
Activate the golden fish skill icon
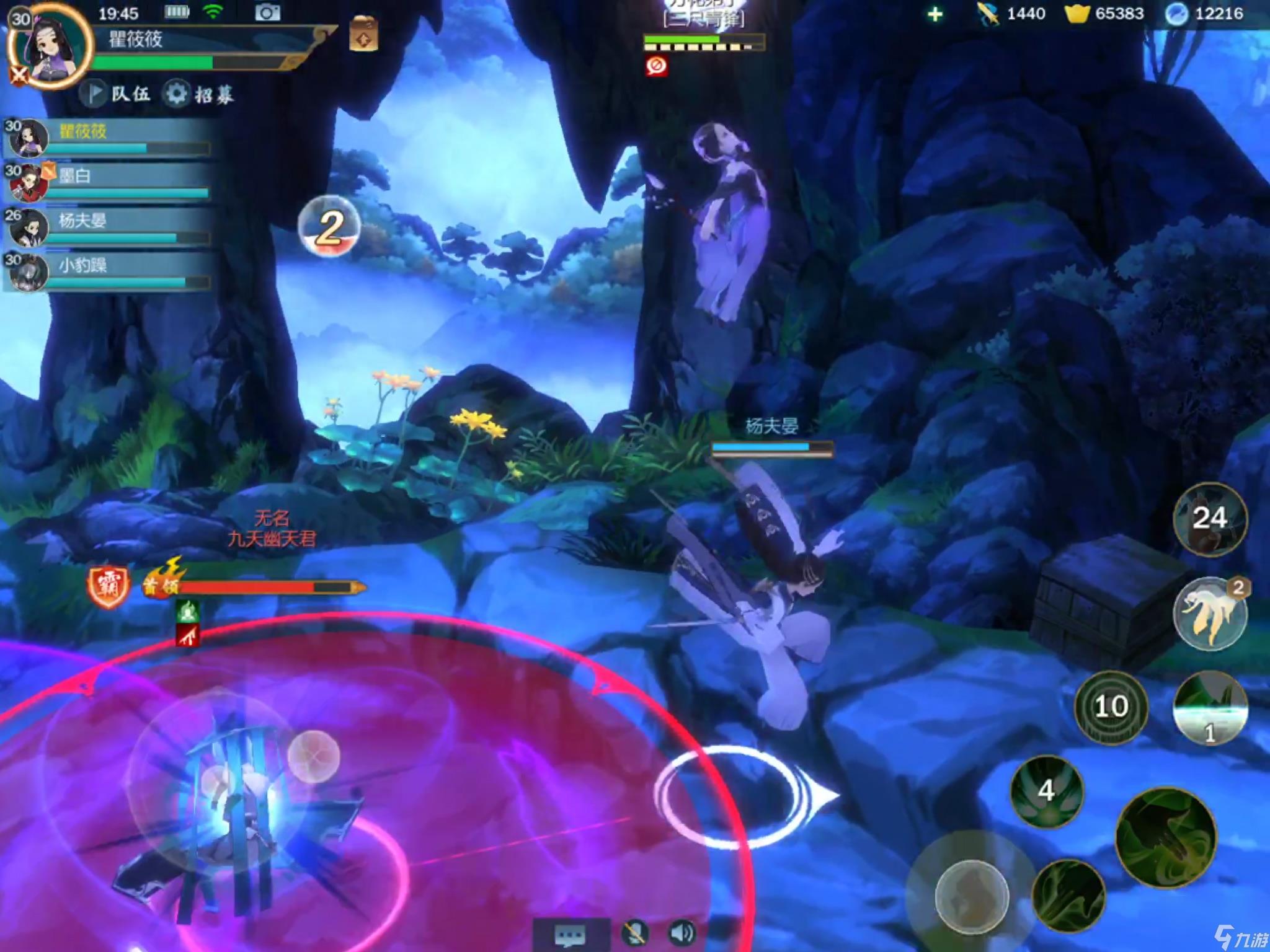point(1209,614)
